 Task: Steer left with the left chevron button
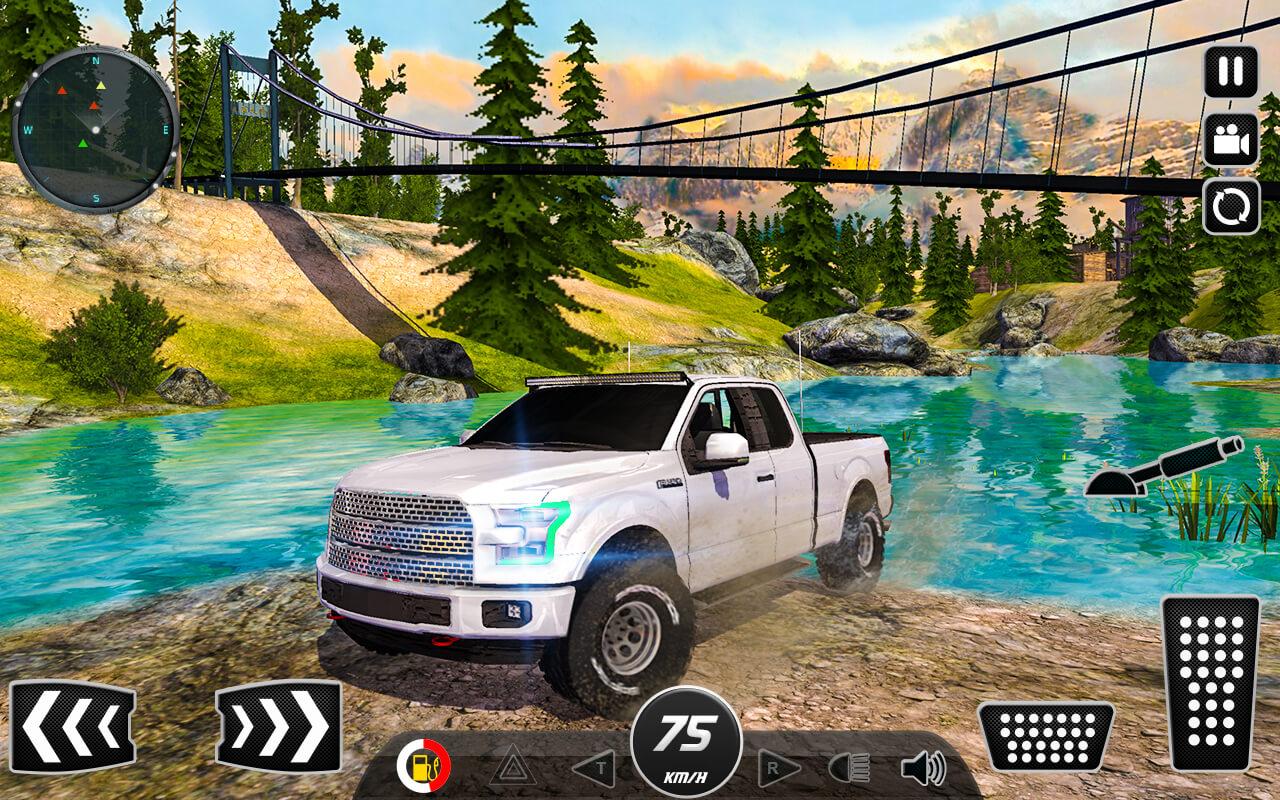(73, 726)
